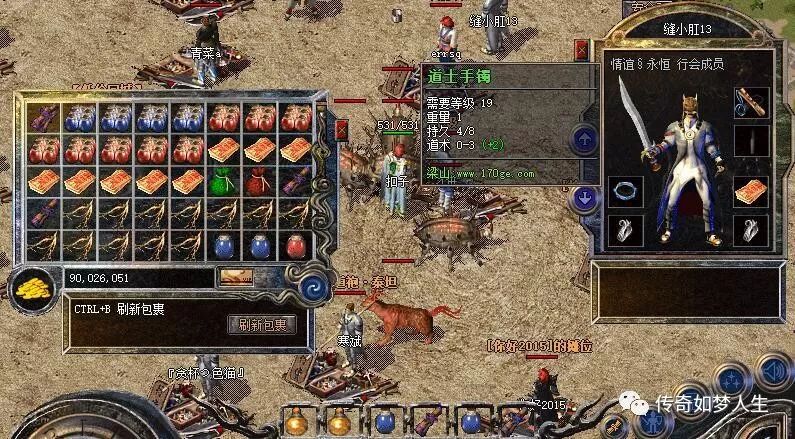Select the equipped bracelet ring slot
Screen dimensions: 795x439
click(625, 191)
